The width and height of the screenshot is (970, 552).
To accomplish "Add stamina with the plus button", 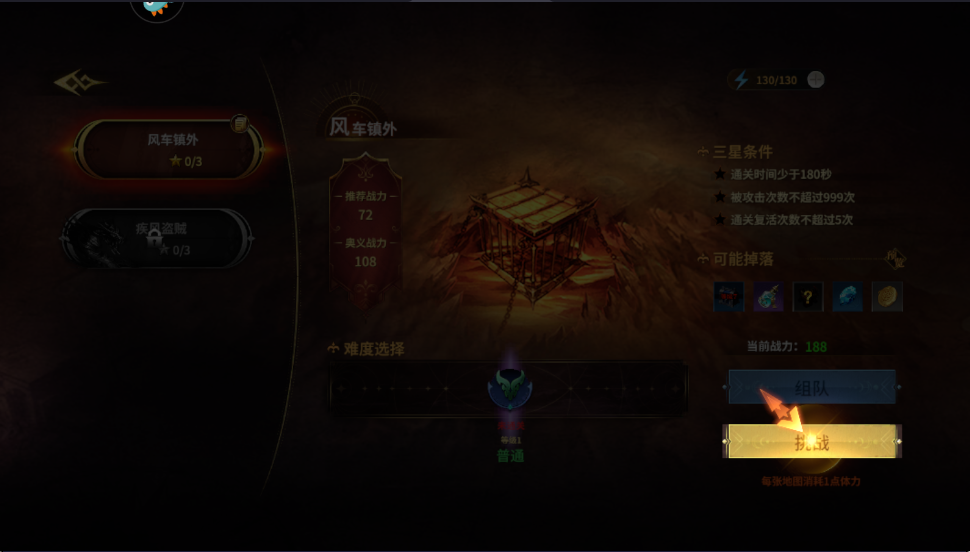I will coord(816,80).
